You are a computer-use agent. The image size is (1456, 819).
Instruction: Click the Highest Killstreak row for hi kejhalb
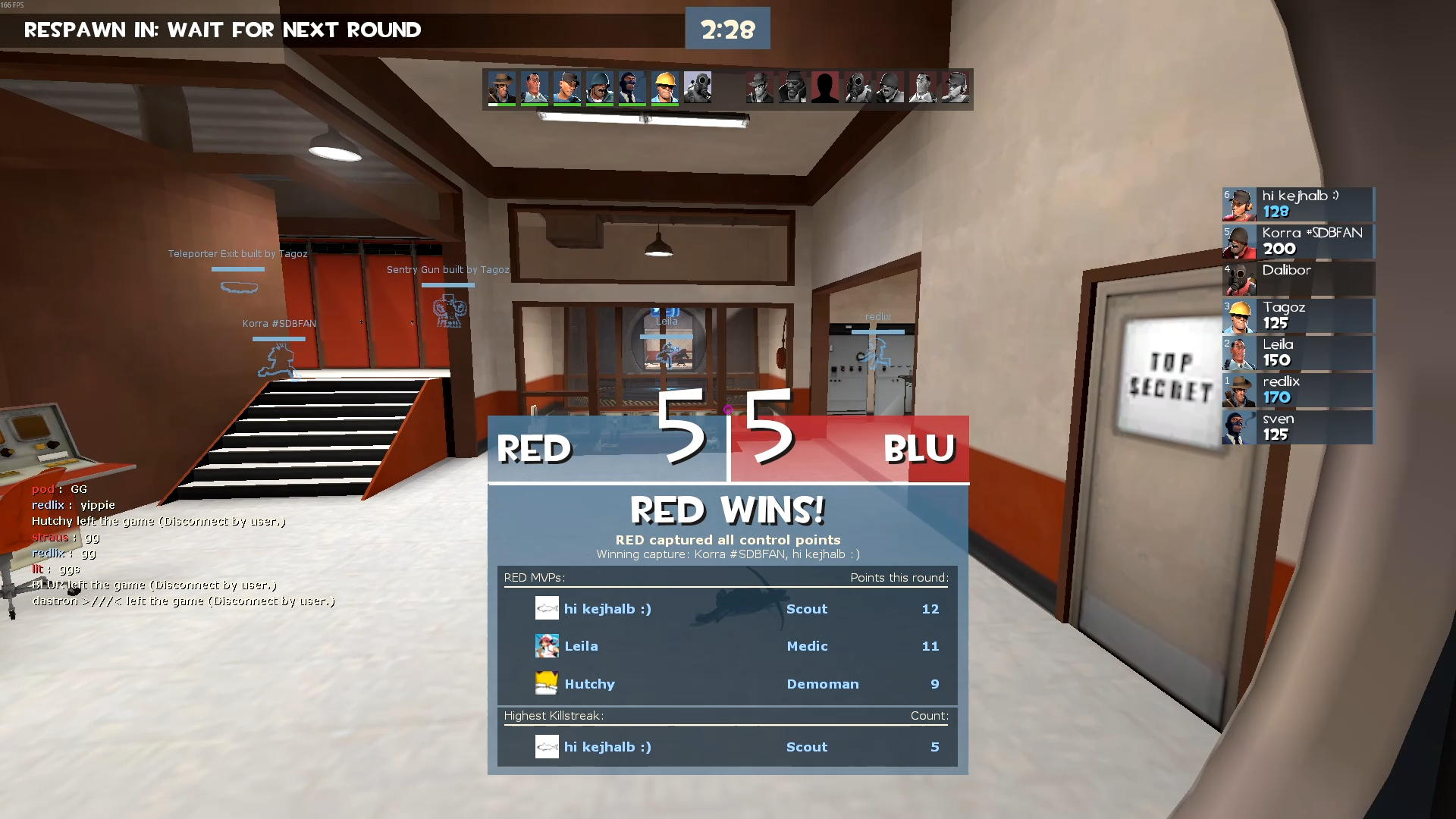click(726, 747)
